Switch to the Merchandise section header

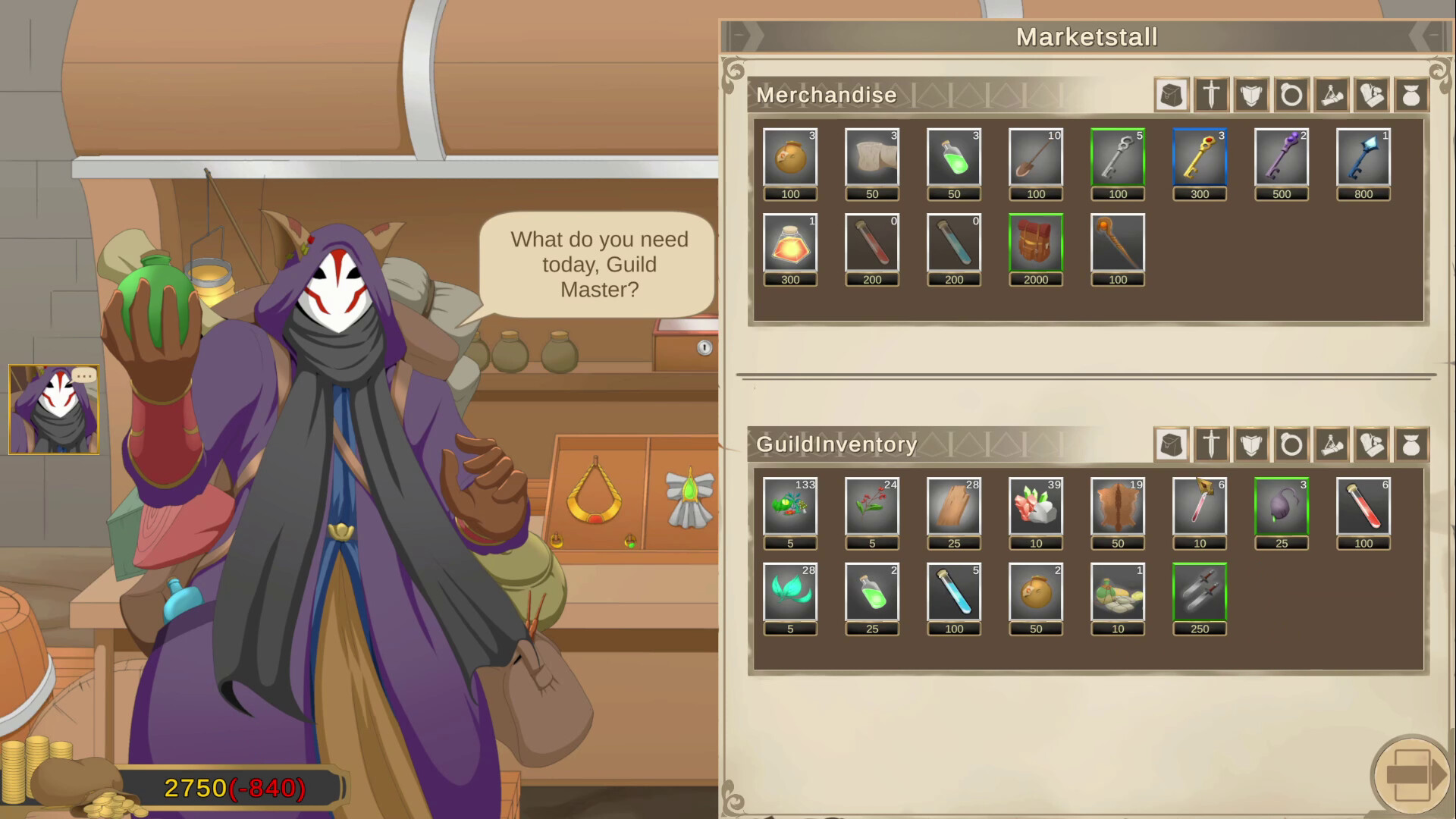coord(827,96)
